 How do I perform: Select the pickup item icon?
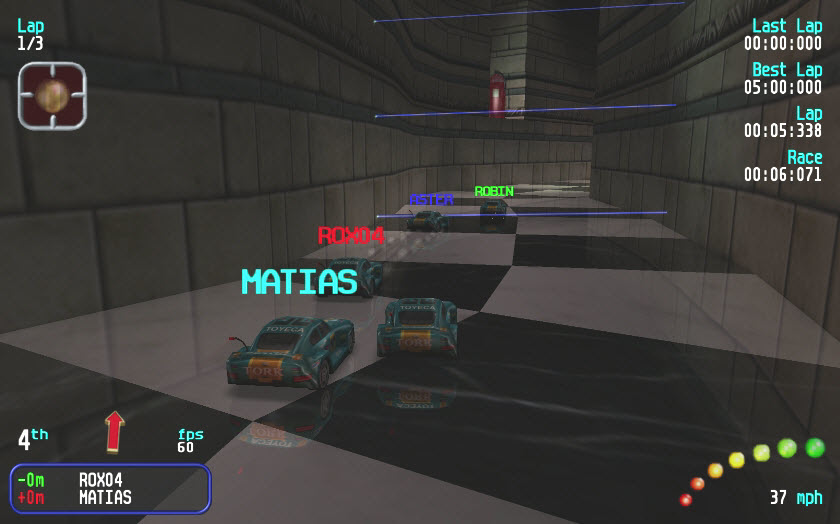(52, 95)
